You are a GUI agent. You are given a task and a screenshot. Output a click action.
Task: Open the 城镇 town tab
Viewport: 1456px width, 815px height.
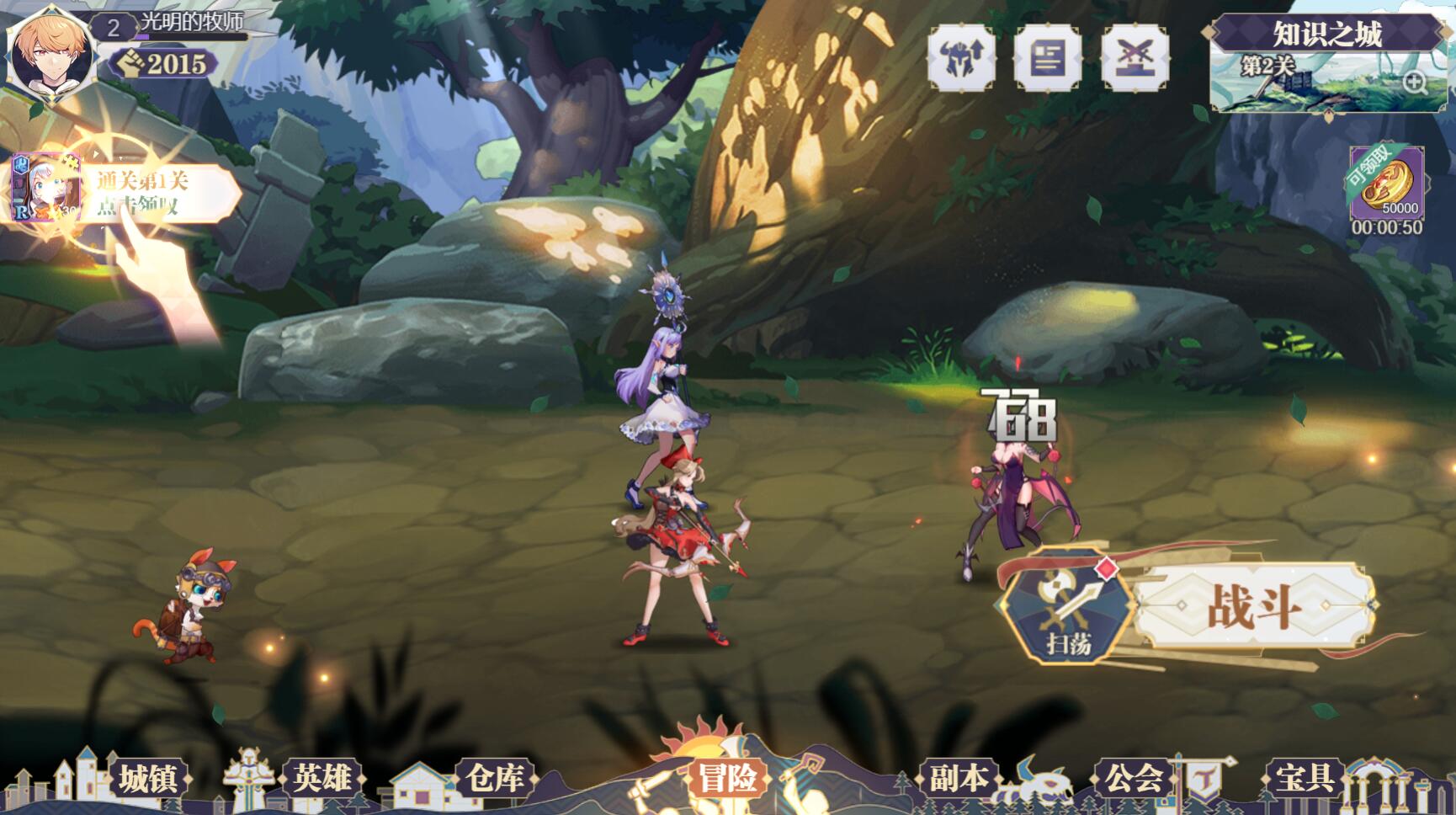pos(147,779)
